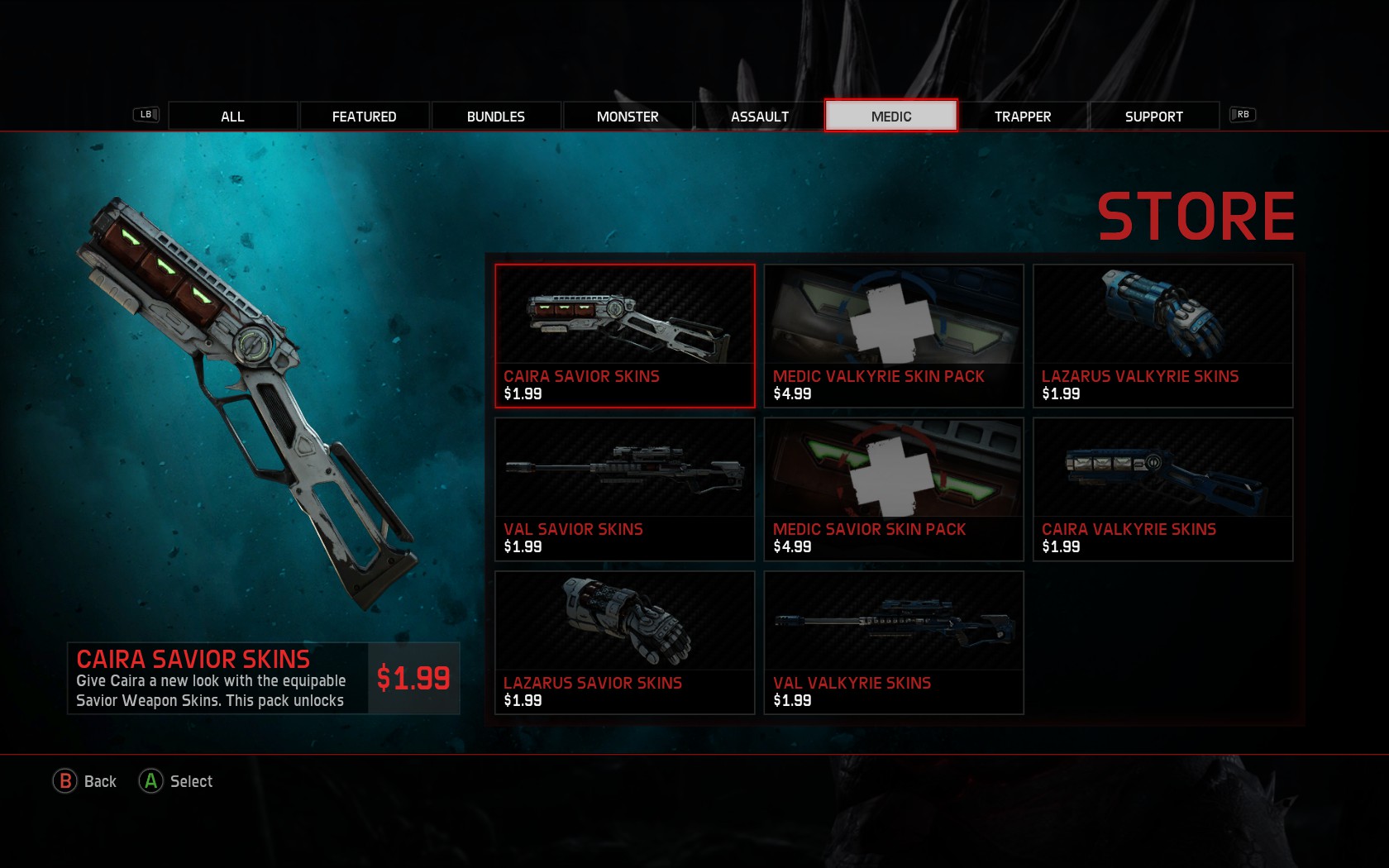
Task: Click the RB bumper icon to switch tabs
Action: 1243,115
